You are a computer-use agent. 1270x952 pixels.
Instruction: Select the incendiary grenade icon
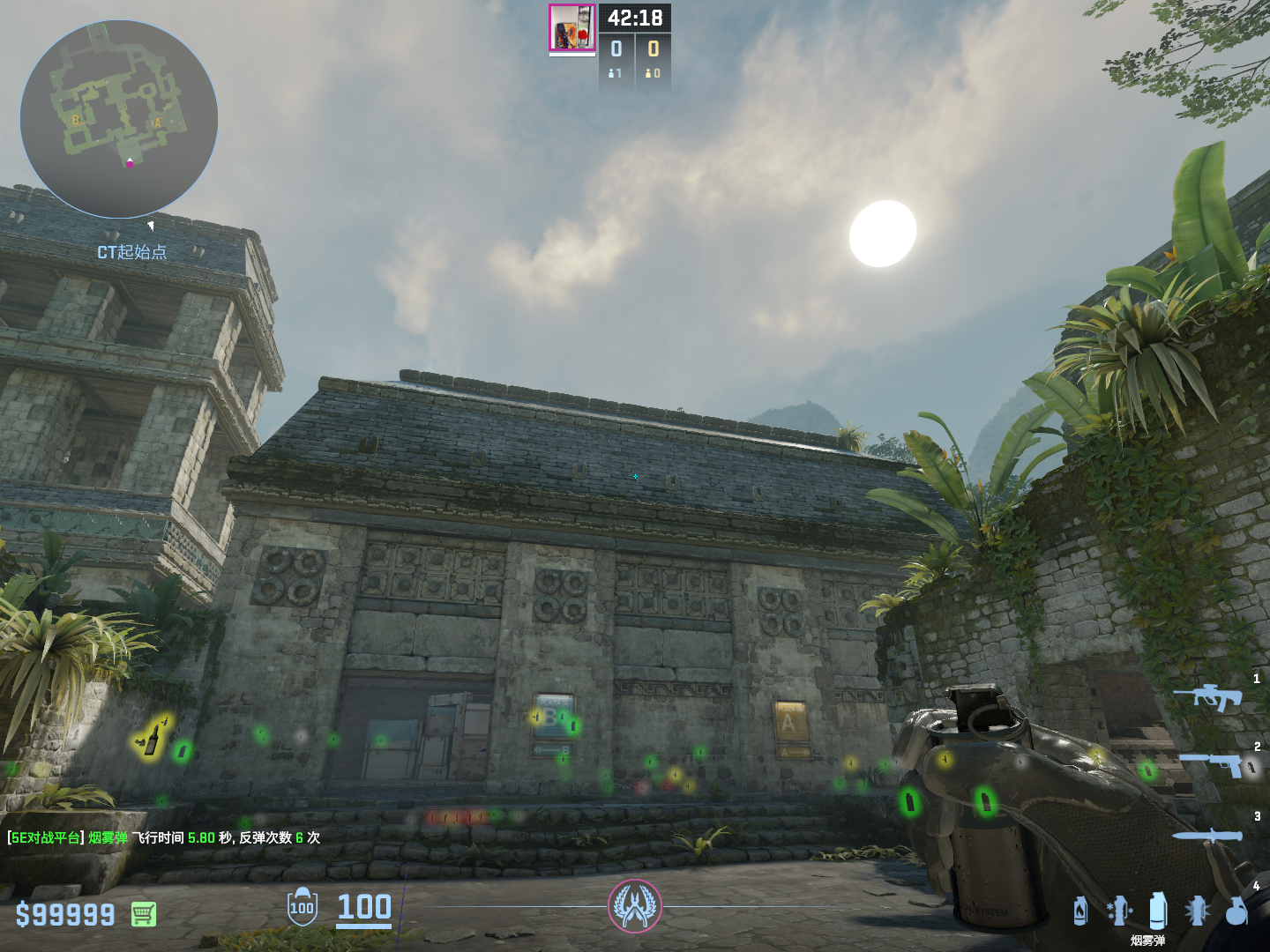click(1080, 911)
